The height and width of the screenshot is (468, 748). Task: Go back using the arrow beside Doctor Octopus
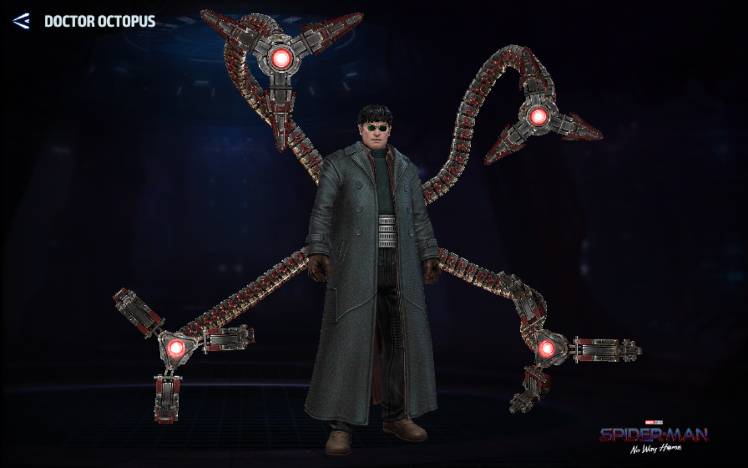[x=21, y=21]
